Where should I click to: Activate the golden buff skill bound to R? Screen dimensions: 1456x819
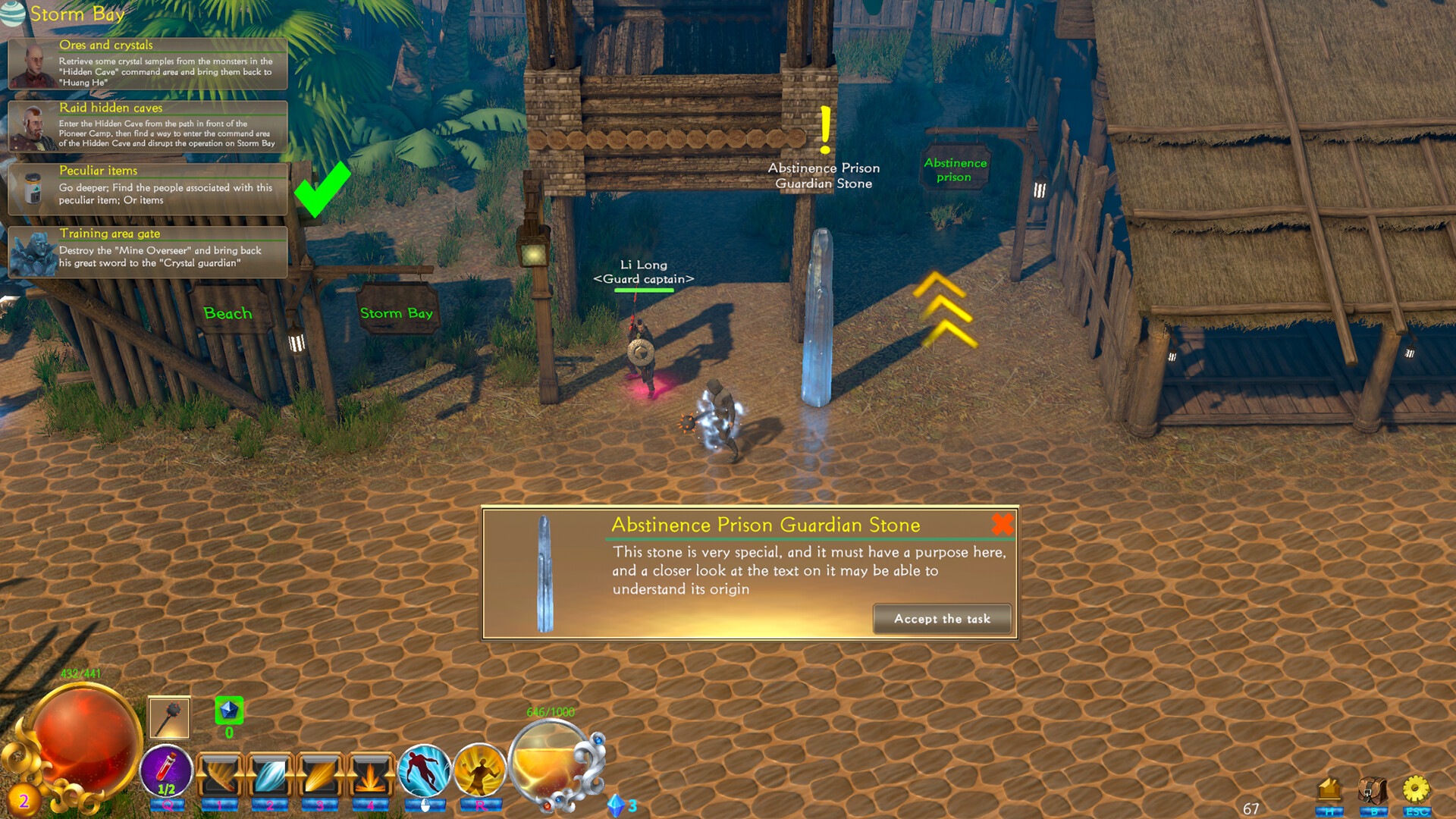tap(479, 770)
